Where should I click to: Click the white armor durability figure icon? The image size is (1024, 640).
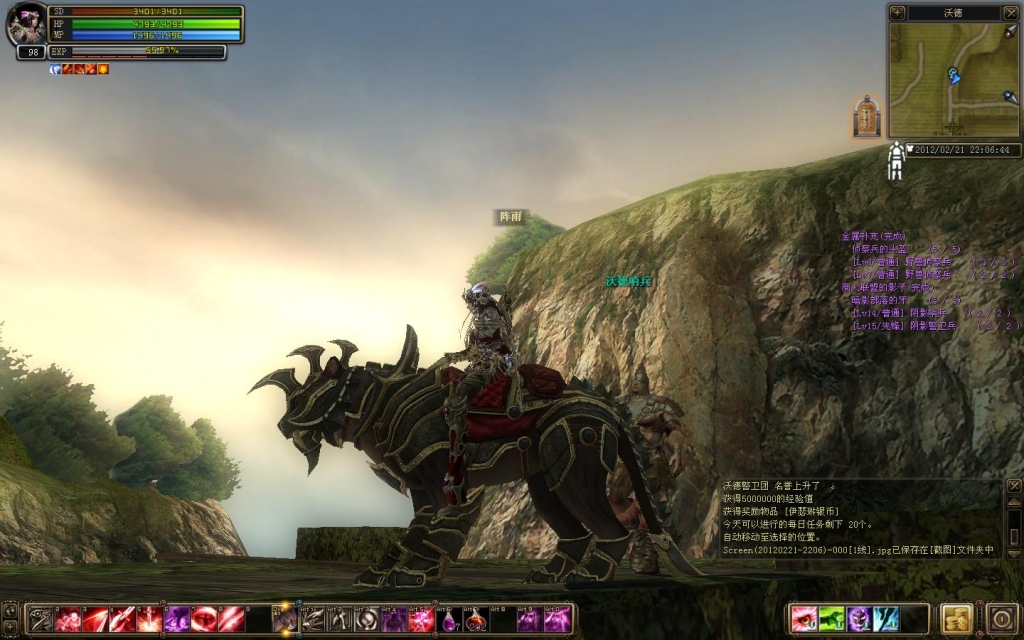(x=896, y=160)
